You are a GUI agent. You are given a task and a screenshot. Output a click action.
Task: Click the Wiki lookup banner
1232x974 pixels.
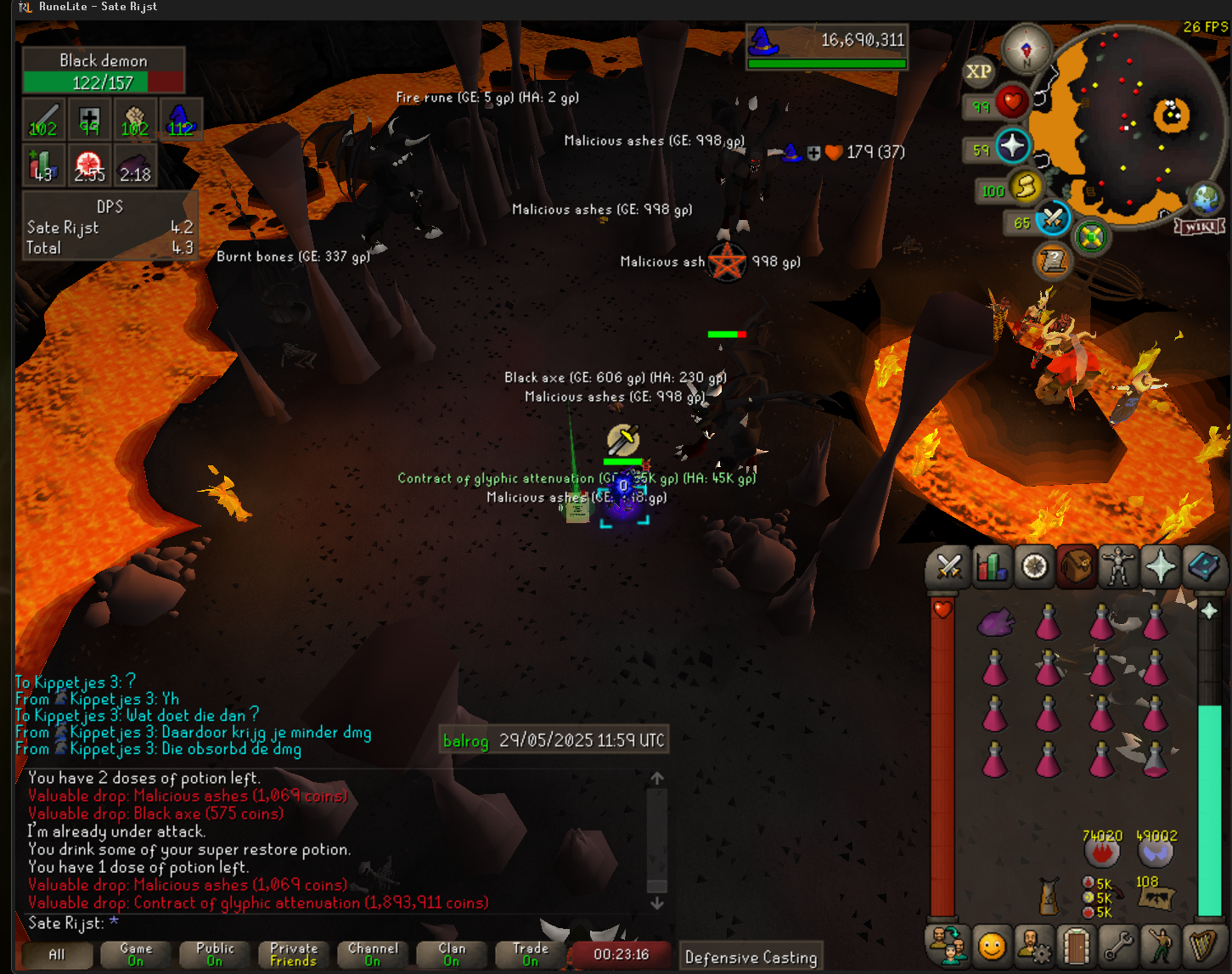click(x=1200, y=227)
